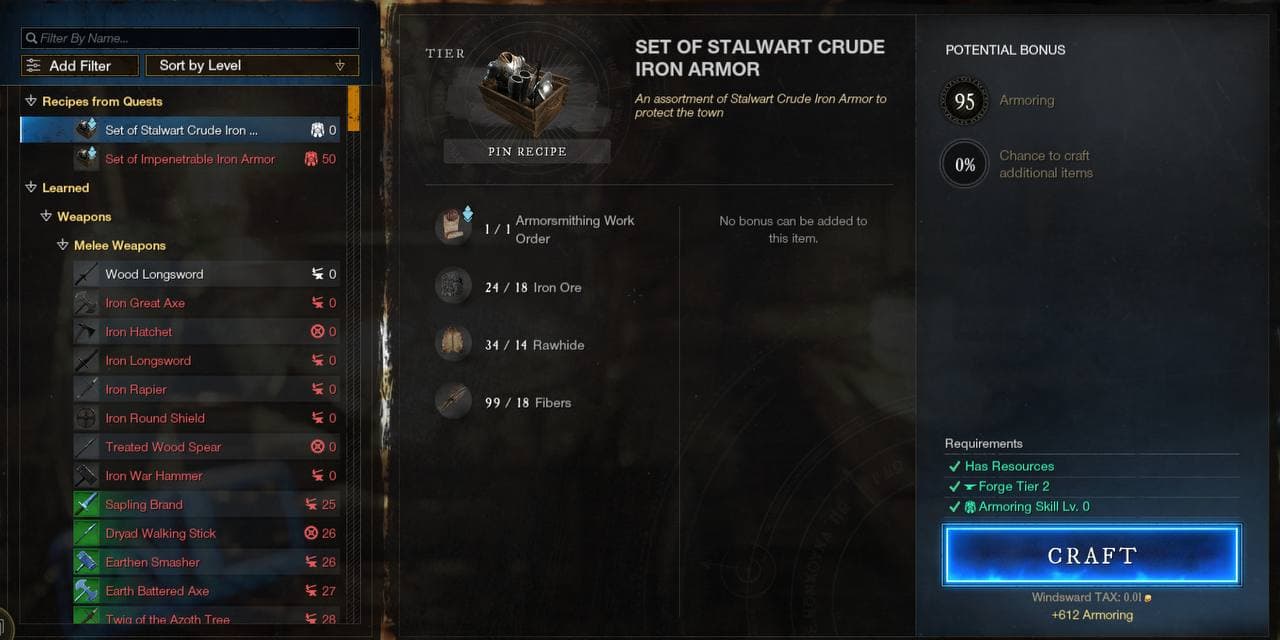Choose the Iron Great Axe recipe
The width and height of the screenshot is (1280, 640).
[145, 303]
